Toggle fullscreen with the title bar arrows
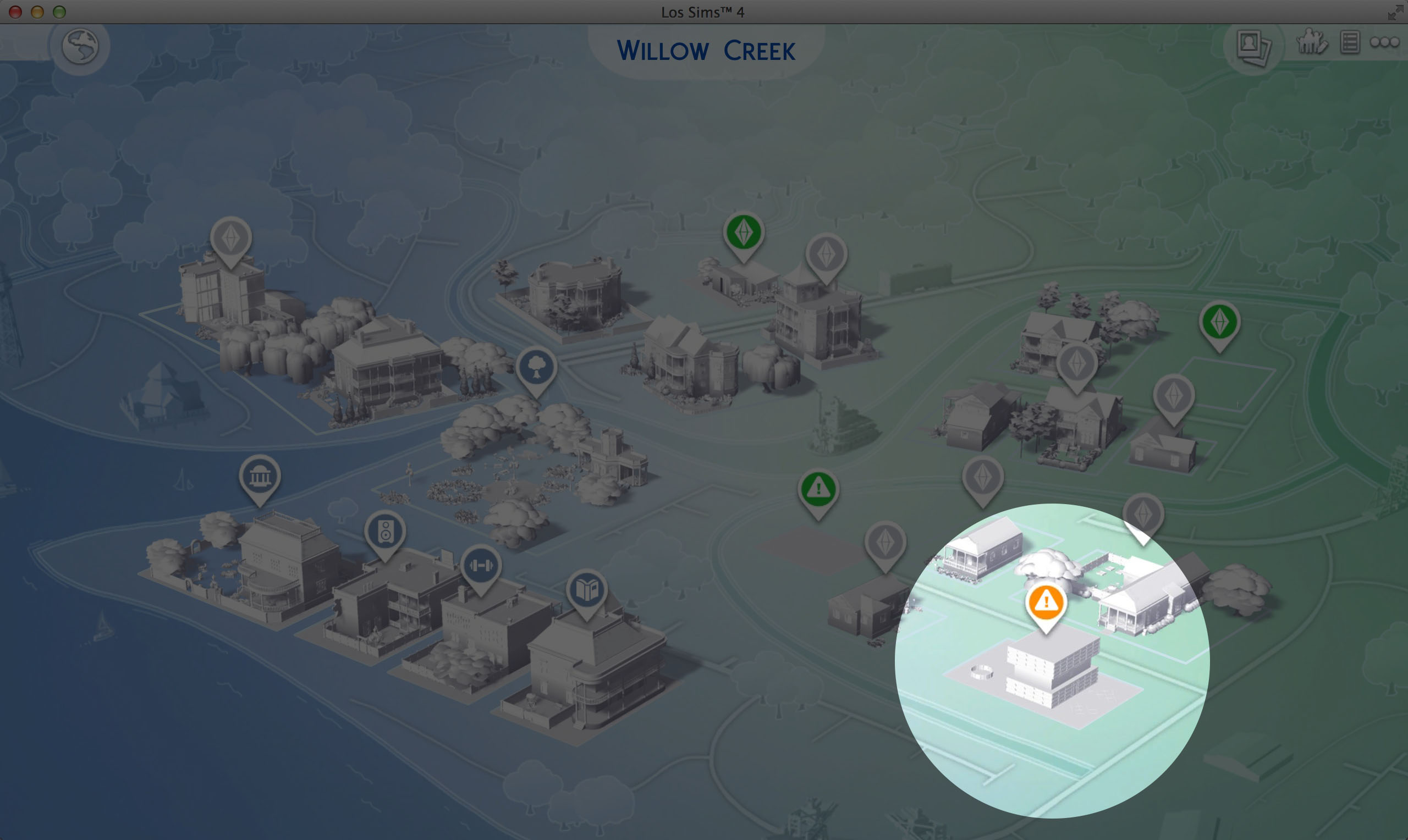 pyautogui.click(x=1394, y=13)
